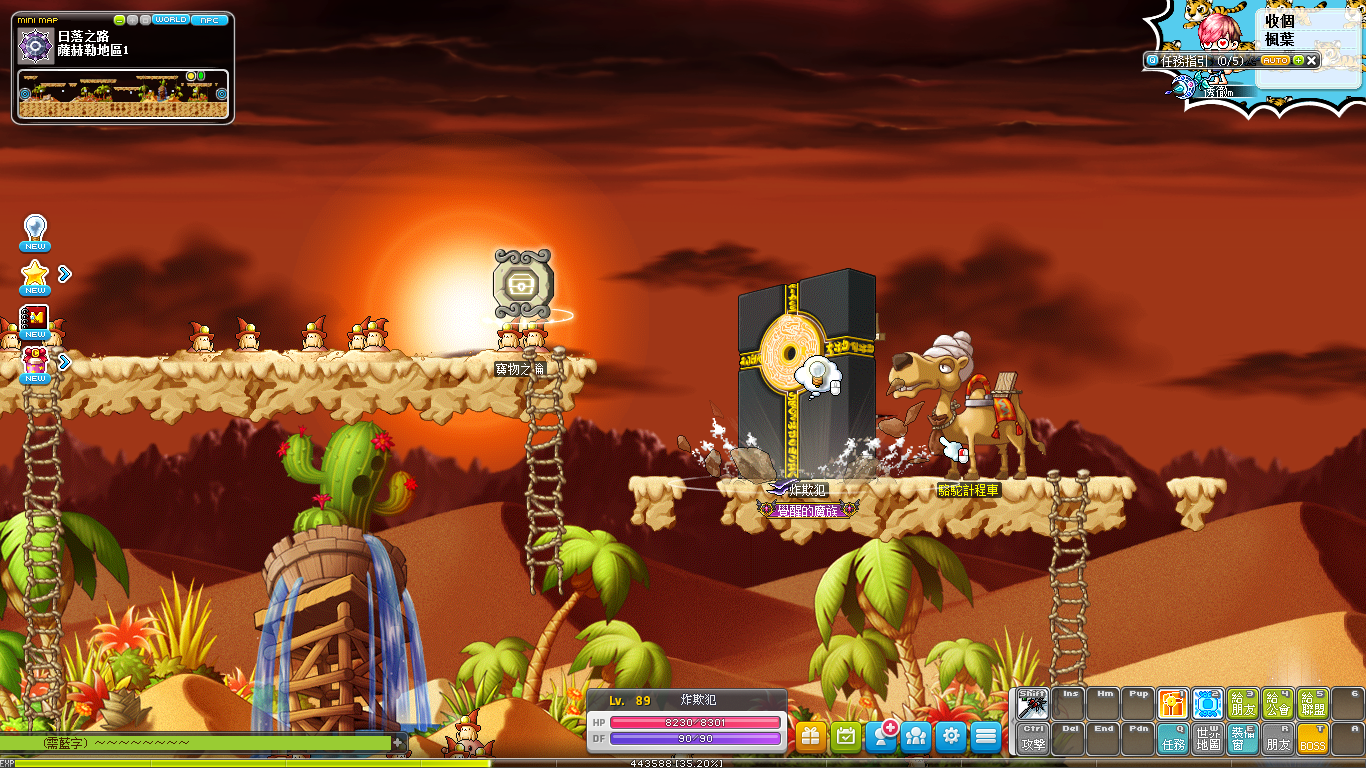Open the yellow BOSS hotkey slot
This screenshot has width=1366, height=768.
click(x=1313, y=739)
